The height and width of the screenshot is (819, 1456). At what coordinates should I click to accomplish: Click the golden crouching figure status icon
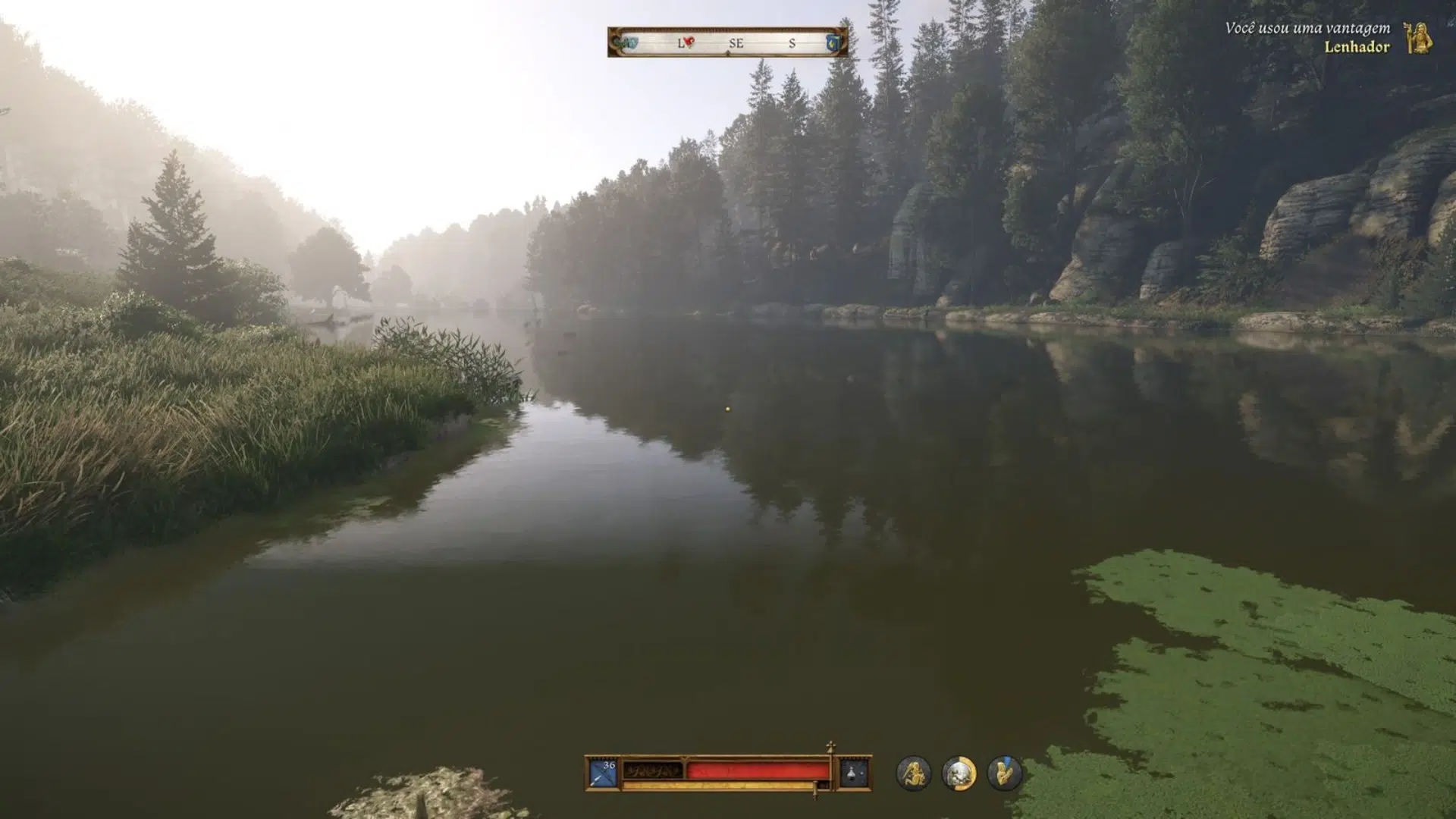[x=913, y=773]
